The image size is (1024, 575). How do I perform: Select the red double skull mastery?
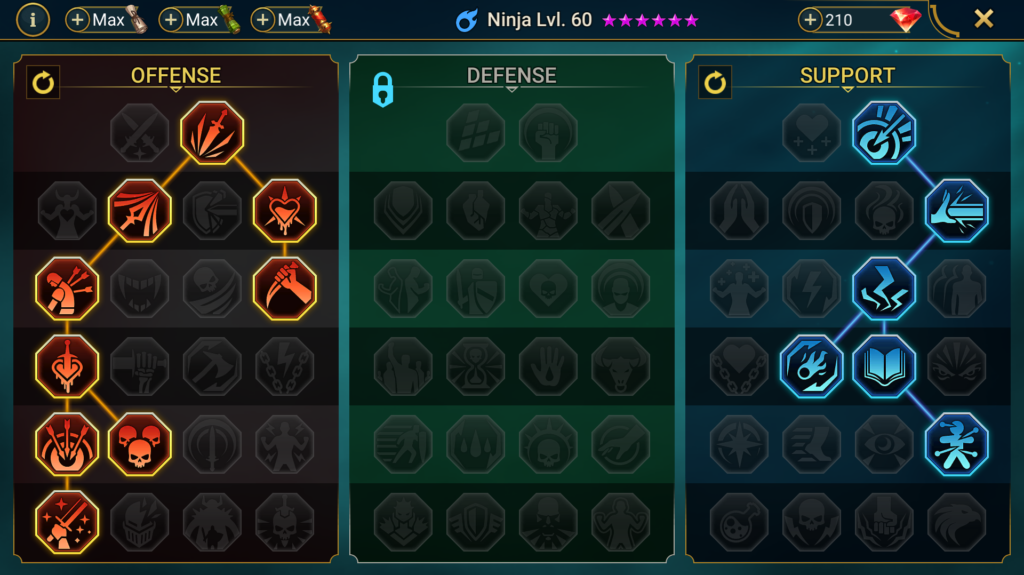[140, 444]
